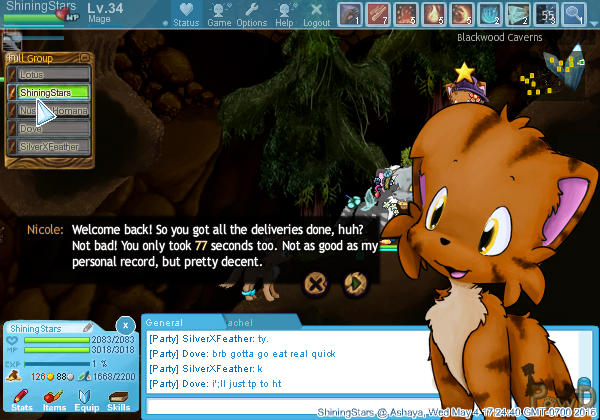Select Dove in the group list
Screen dimensions: 600x420
[55, 129]
